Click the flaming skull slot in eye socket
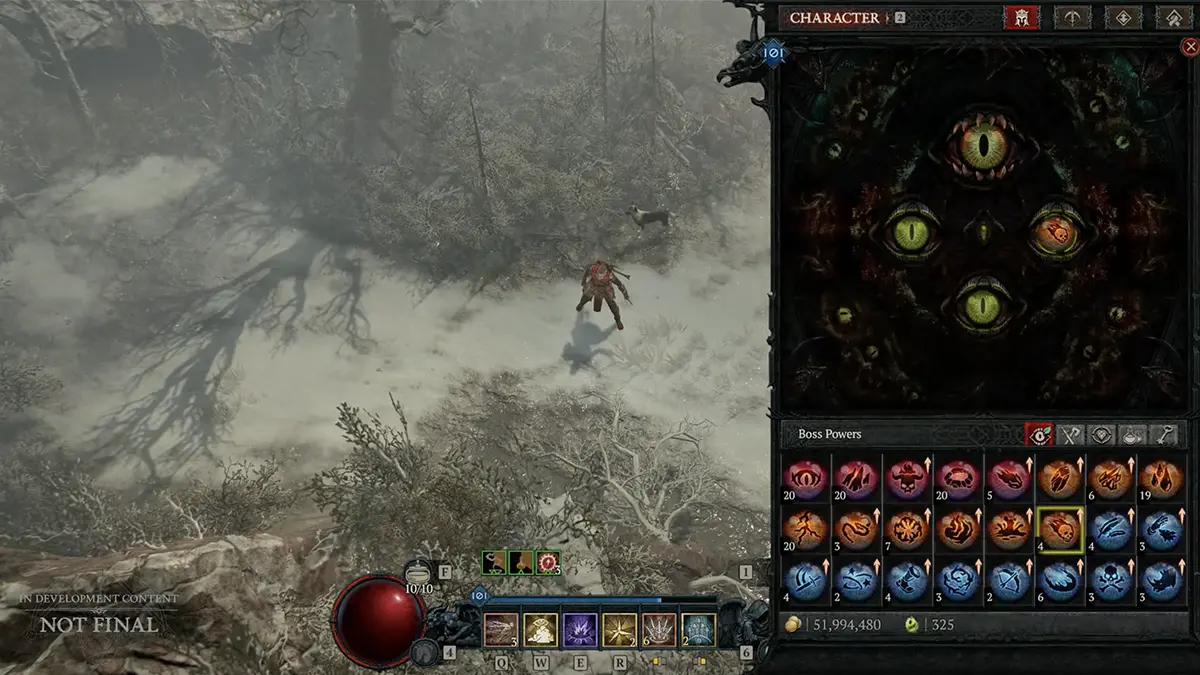1200x675 pixels. [x=1056, y=231]
